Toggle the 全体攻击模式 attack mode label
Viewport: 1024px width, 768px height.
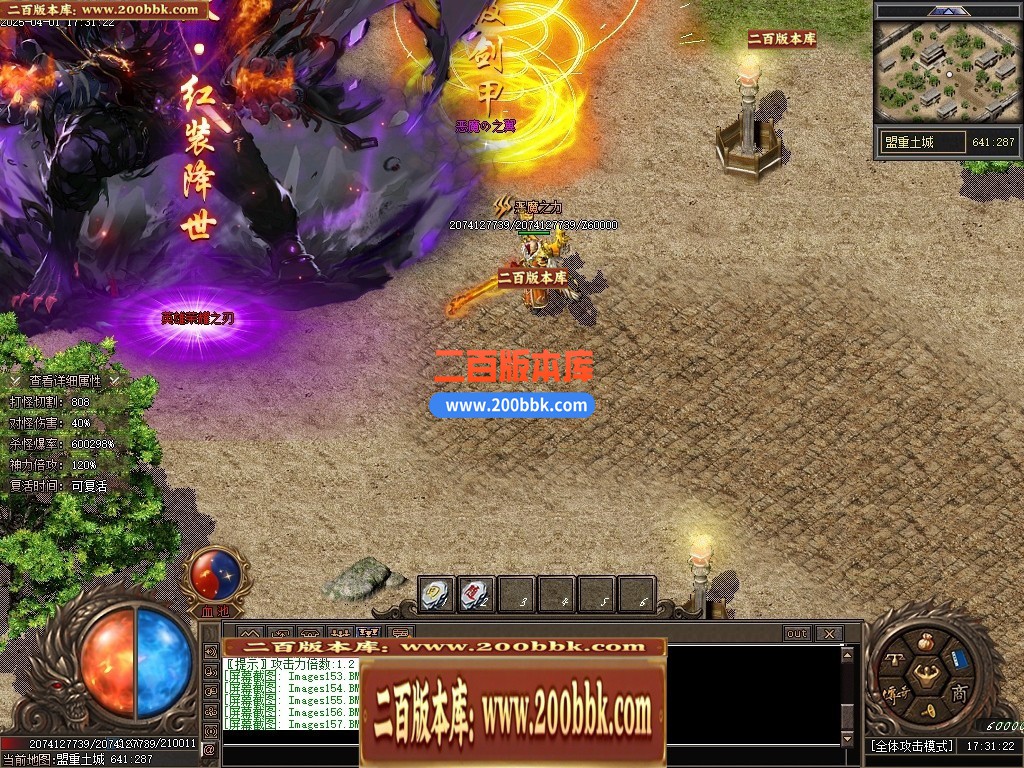point(910,746)
